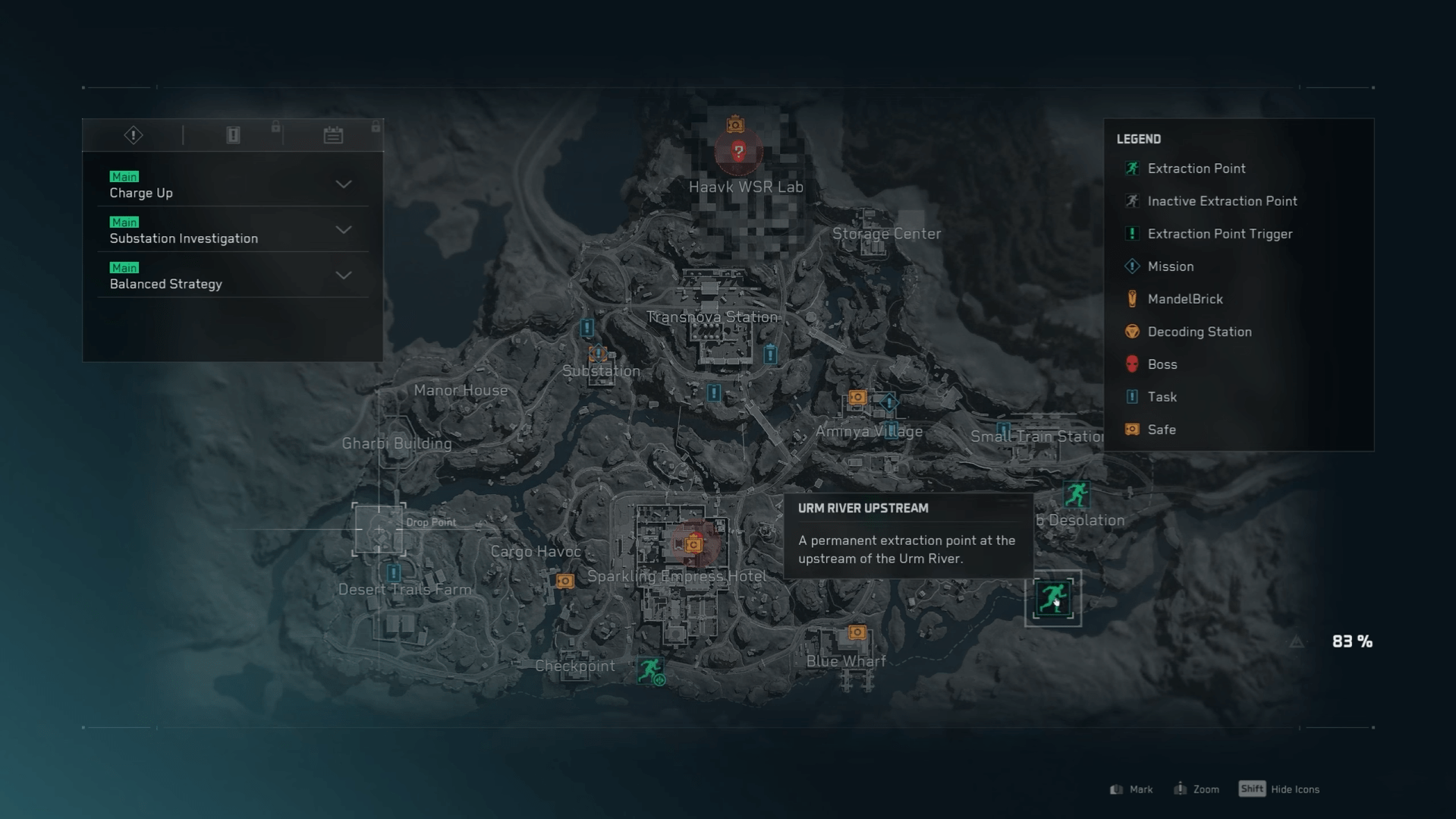This screenshot has width=1456, height=819.
Task: Click the Urm River Upstream tooltip header
Action: [x=863, y=508]
